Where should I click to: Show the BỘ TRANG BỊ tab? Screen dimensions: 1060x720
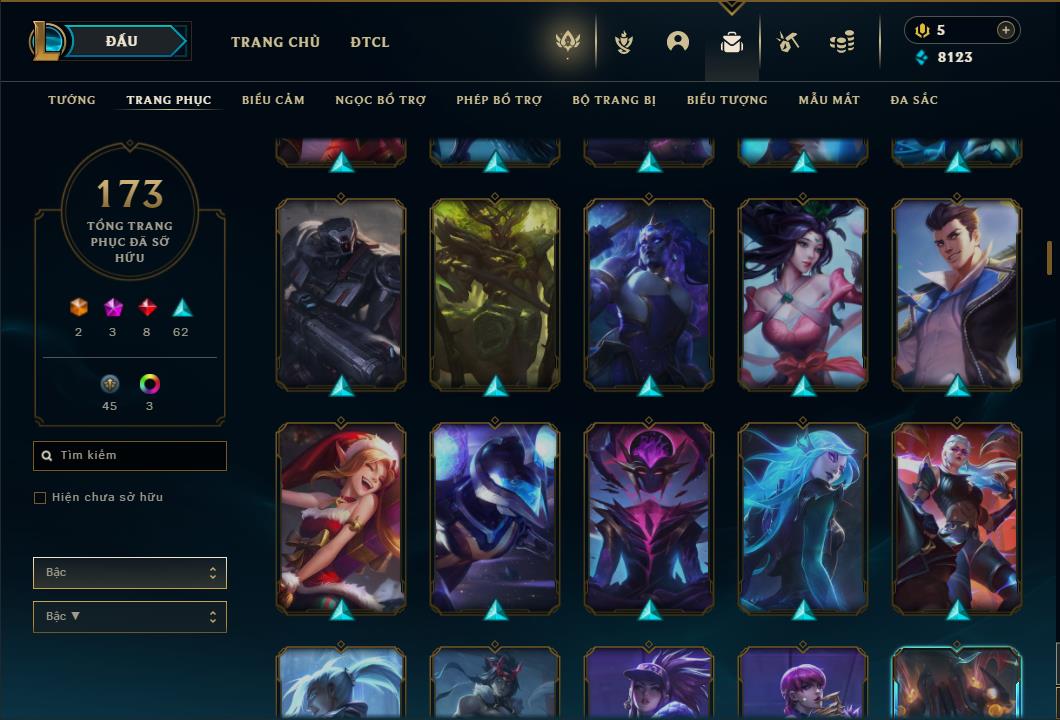tap(614, 100)
